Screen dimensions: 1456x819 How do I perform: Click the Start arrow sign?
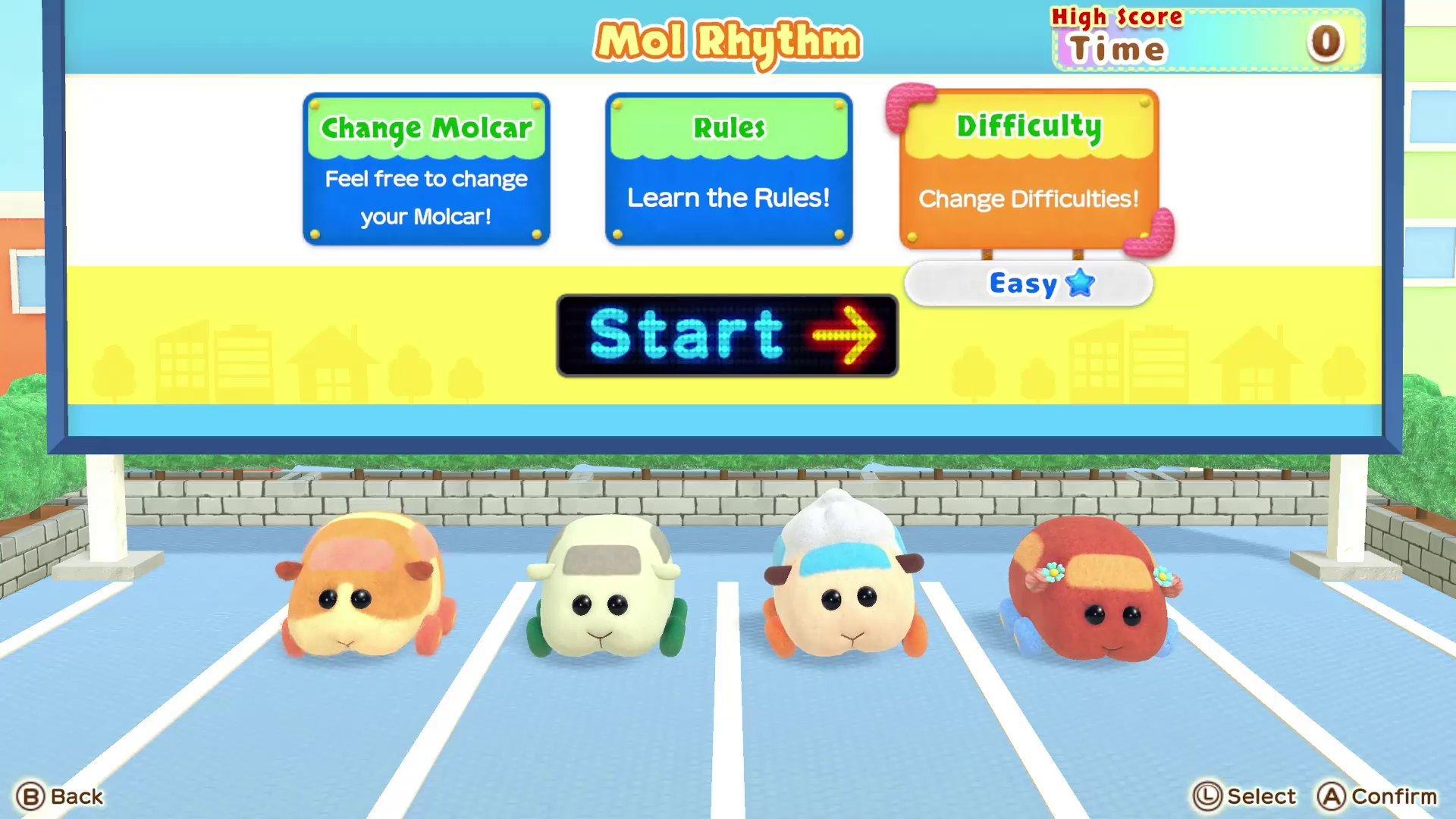[726, 334]
